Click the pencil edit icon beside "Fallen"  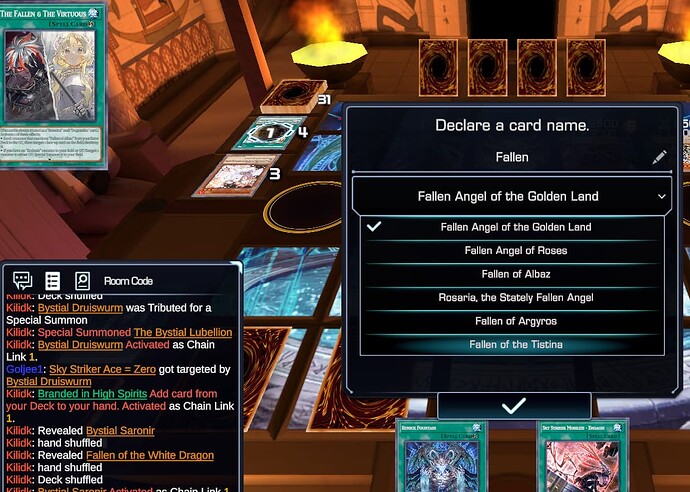(658, 157)
